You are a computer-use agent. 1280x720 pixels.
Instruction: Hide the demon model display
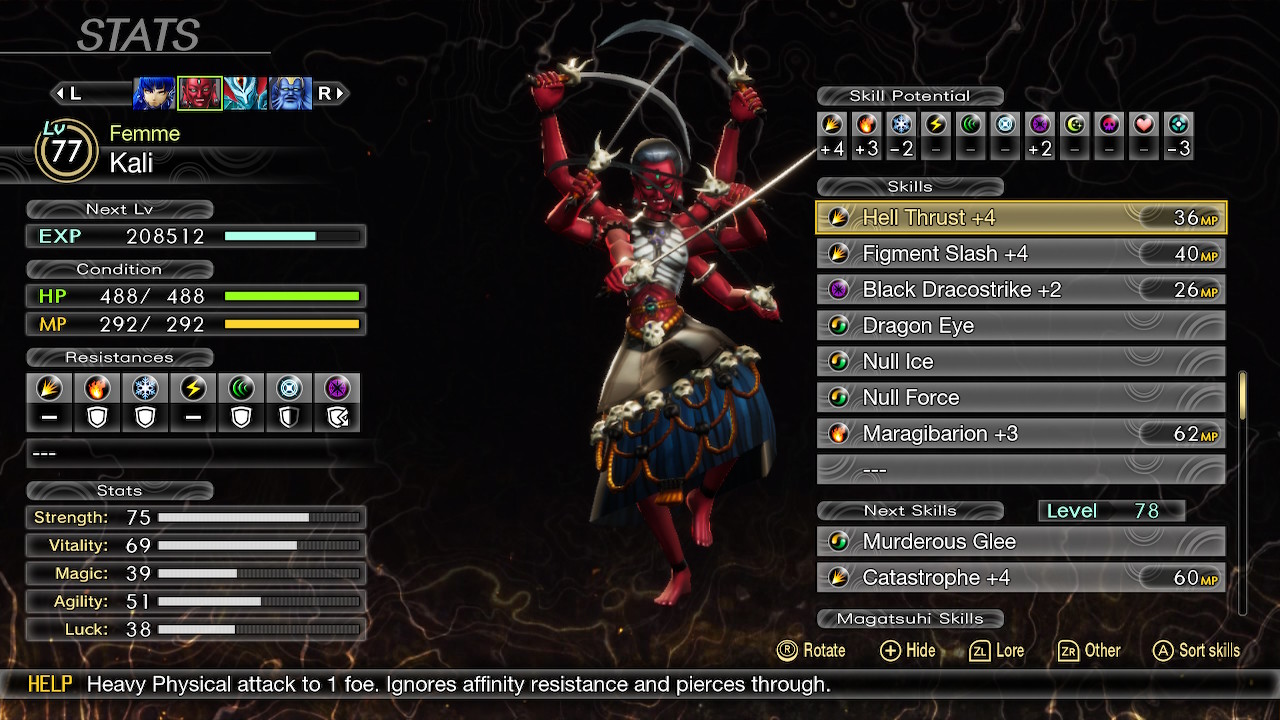coord(907,650)
